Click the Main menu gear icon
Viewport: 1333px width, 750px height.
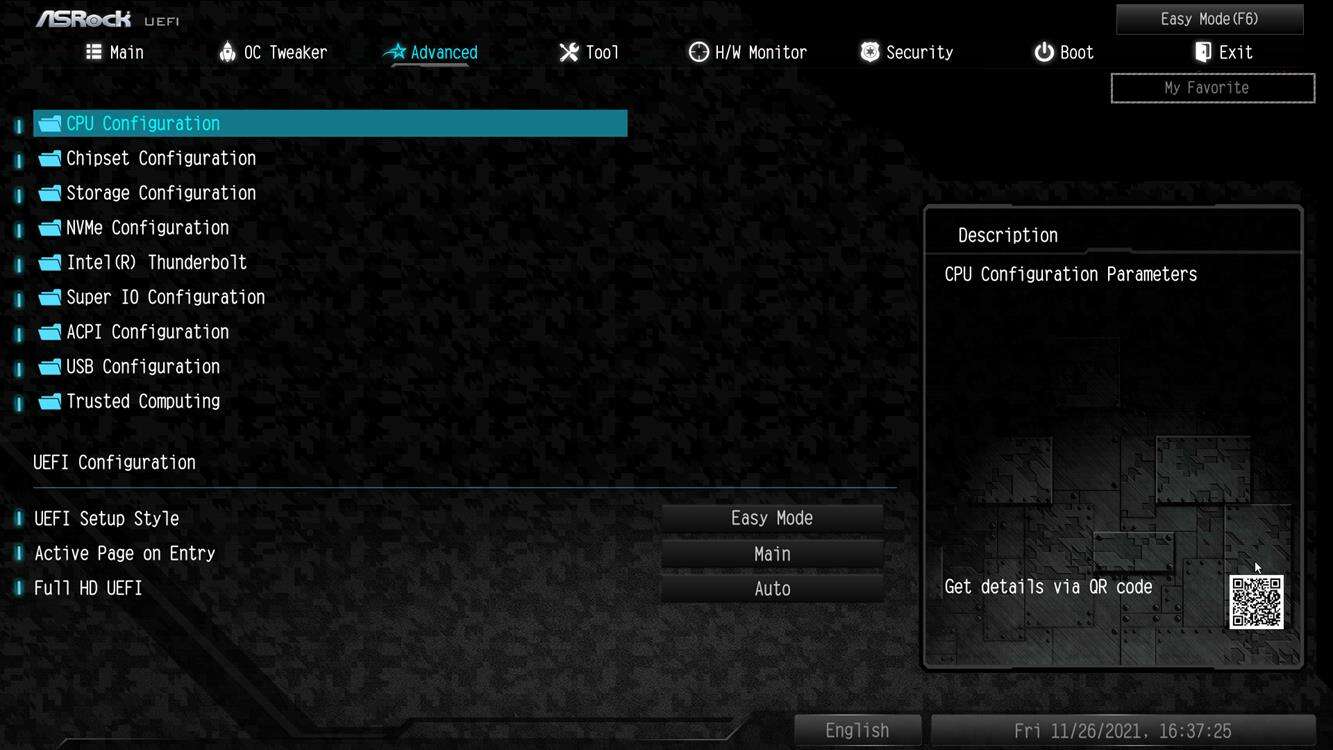(x=92, y=51)
